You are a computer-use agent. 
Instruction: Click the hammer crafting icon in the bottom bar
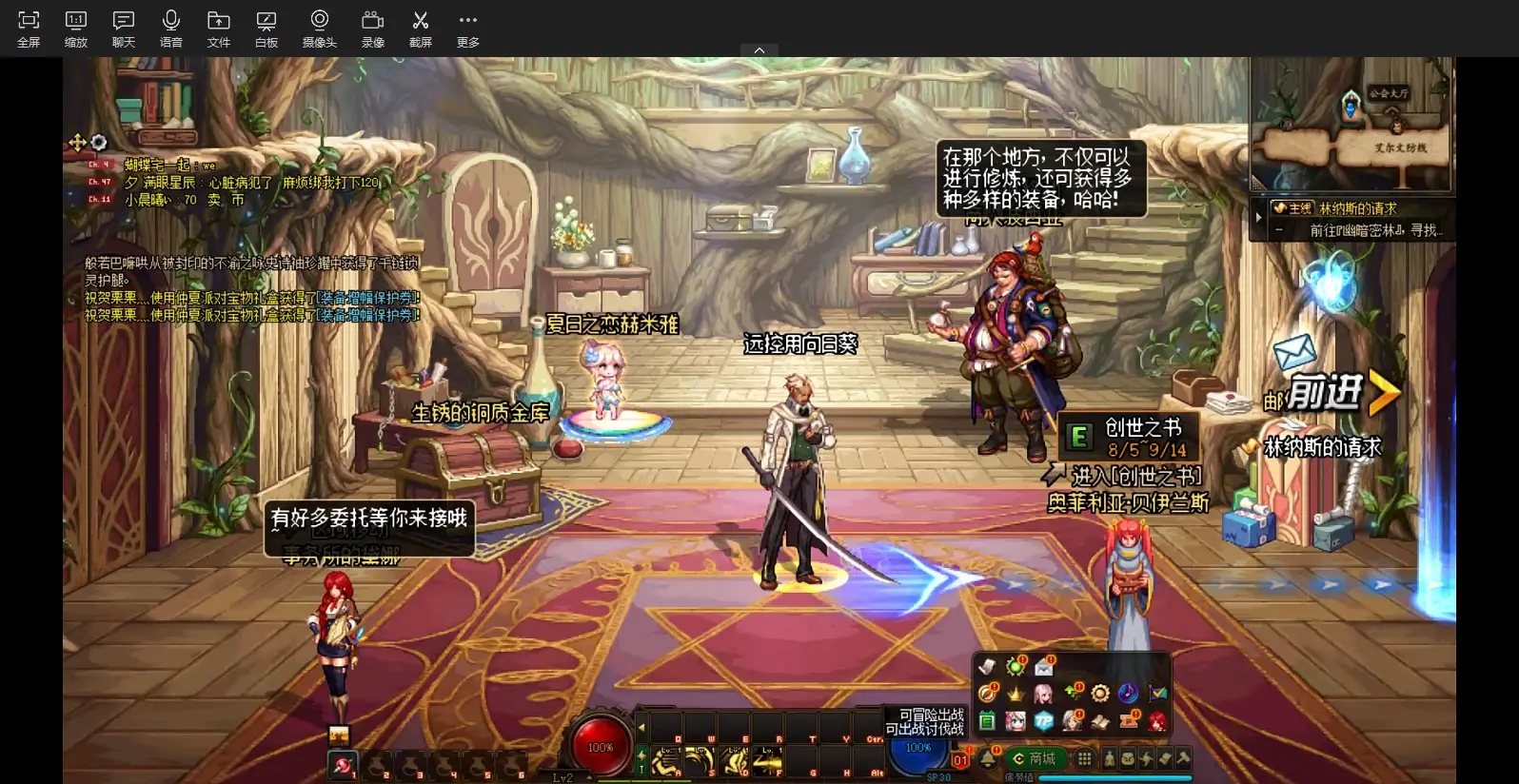click(1180, 758)
